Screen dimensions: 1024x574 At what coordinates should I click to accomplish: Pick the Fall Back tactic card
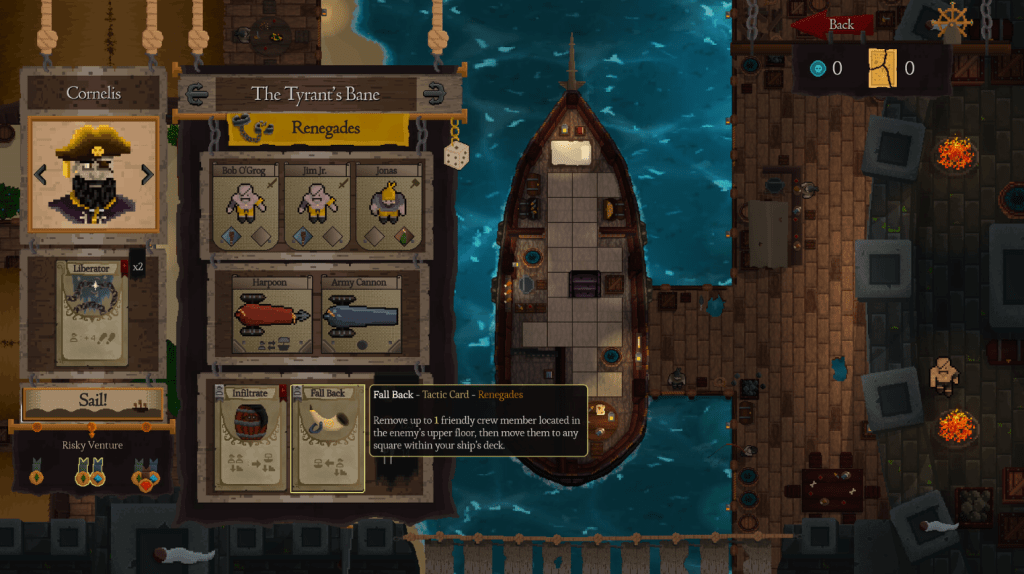coord(327,438)
